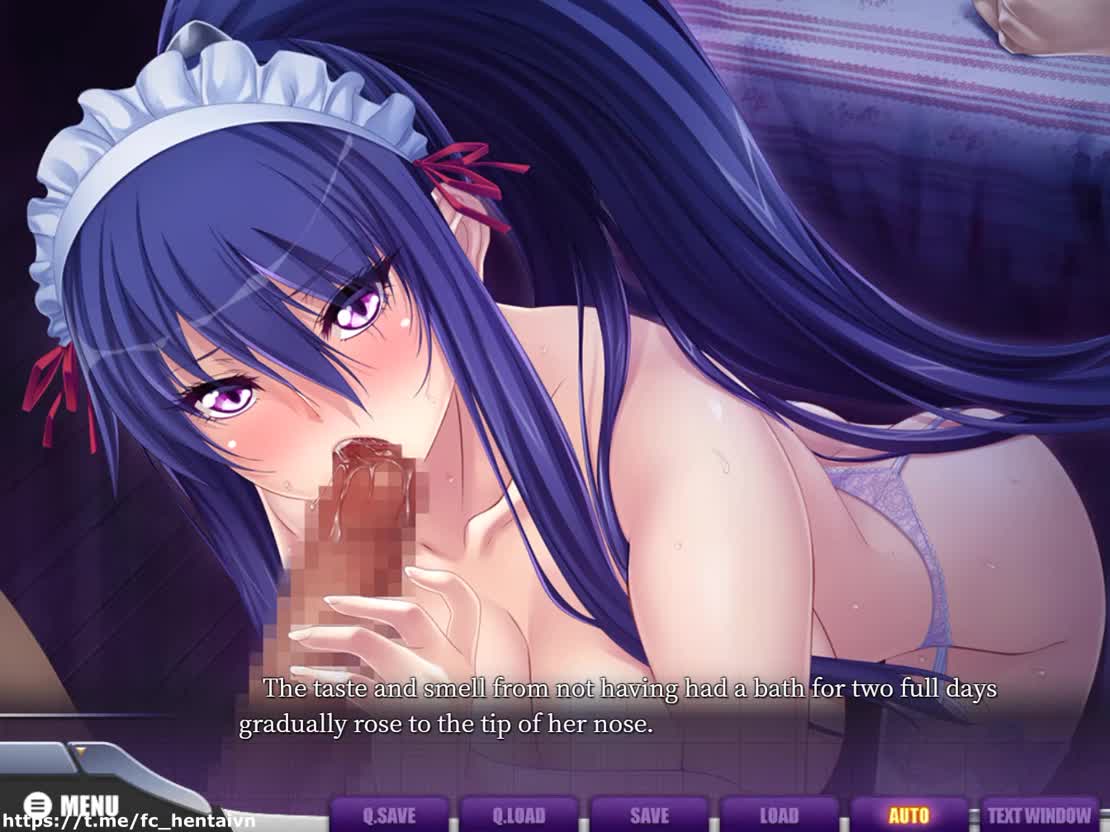
Task: Toggle AUTO text advance
Action: 908,815
